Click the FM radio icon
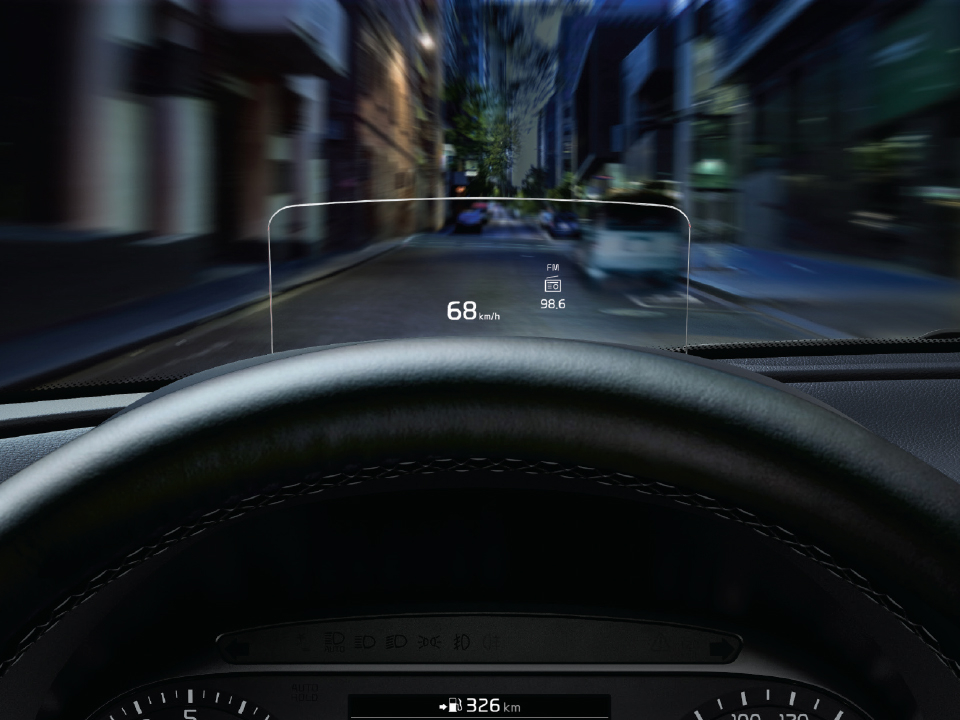This screenshot has width=960, height=720. point(552,285)
